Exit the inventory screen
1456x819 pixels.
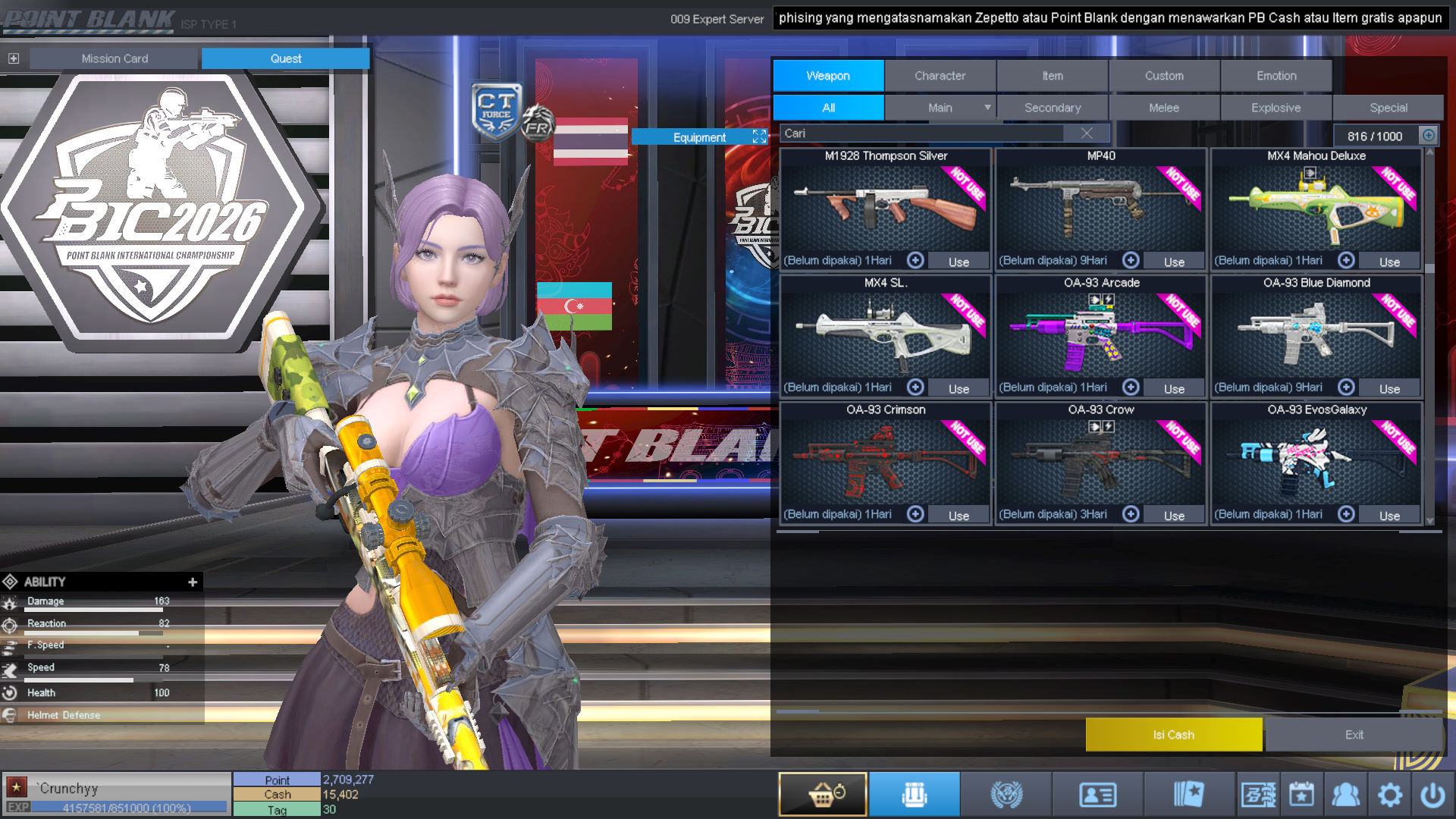1354,735
